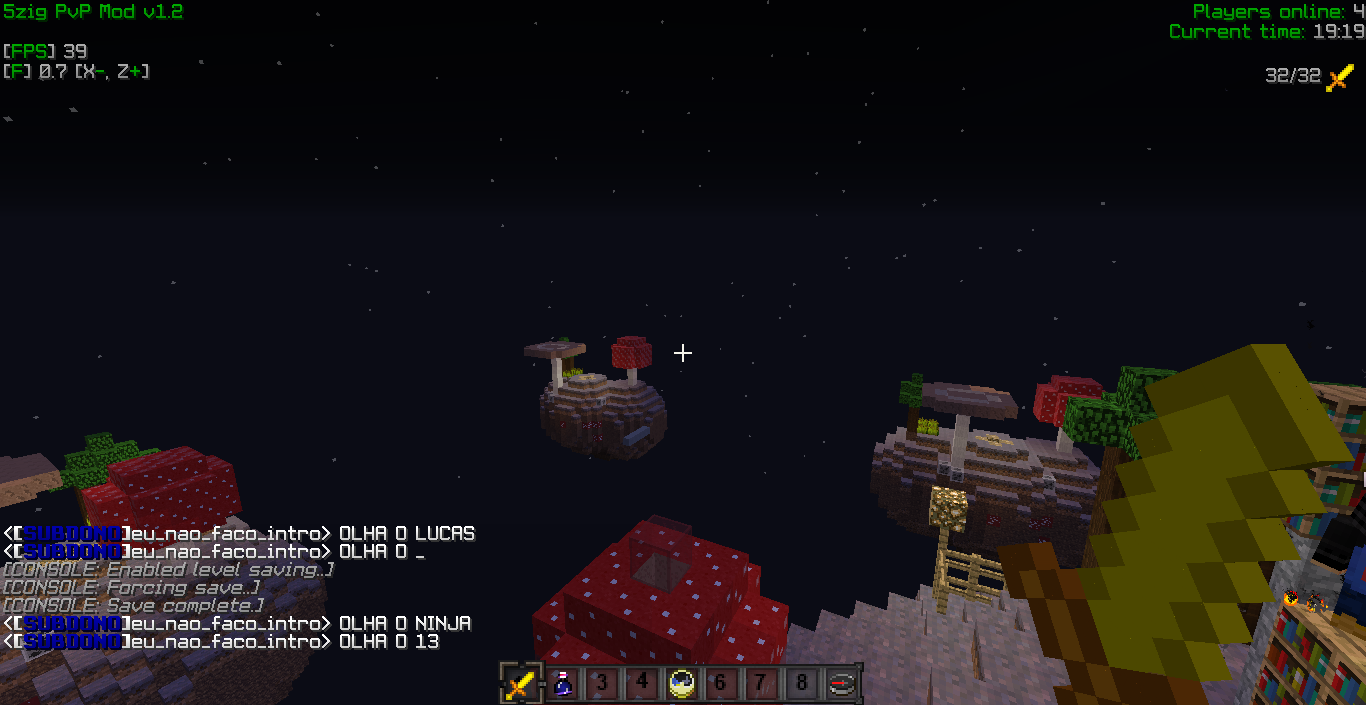Select the potion bottle hotbar slot
The width and height of the screenshot is (1366, 705).
click(562, 684)
